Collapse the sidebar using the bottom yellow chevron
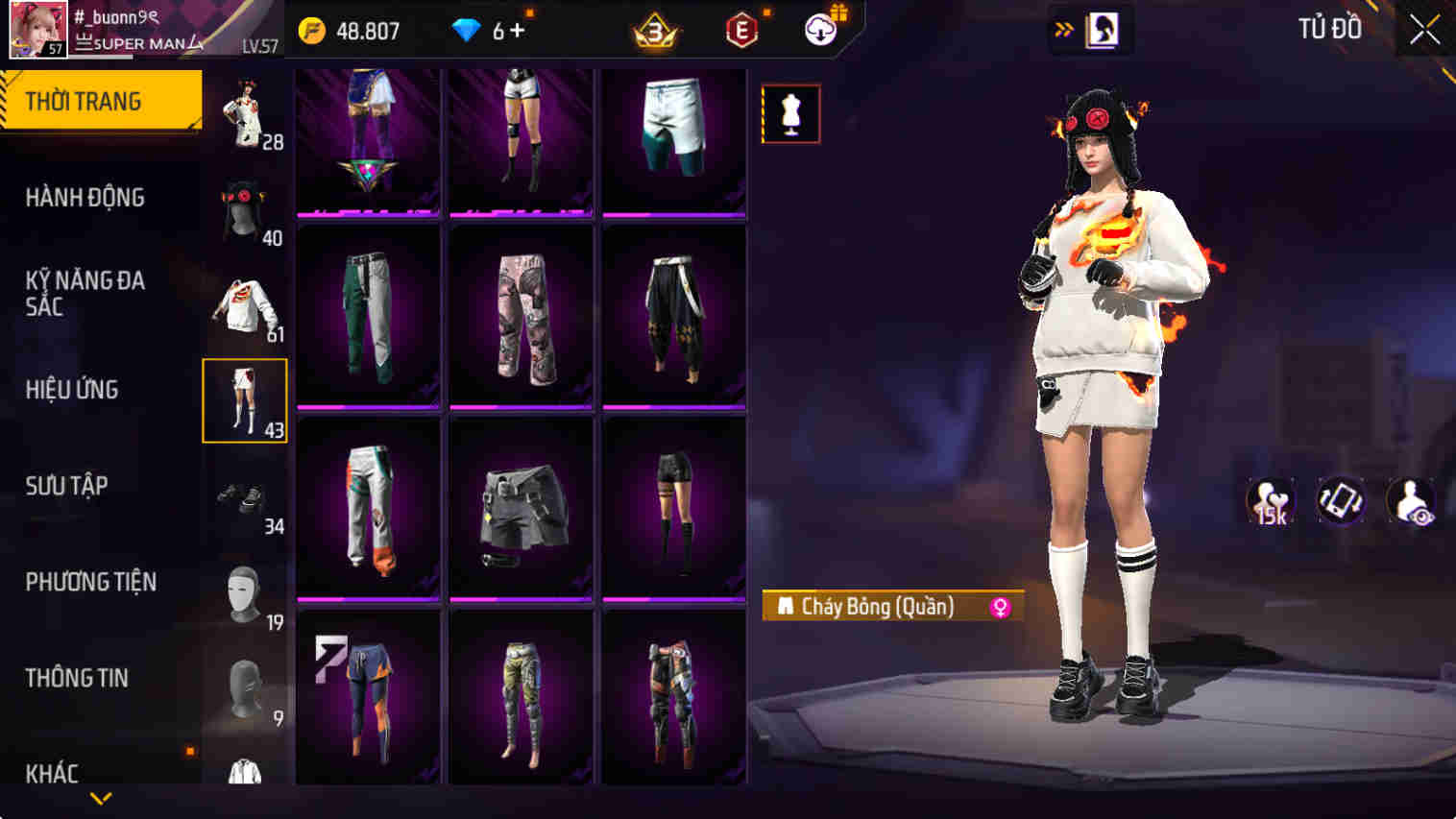This screenshot has width=1456, height=819. [x=99, y=798]
